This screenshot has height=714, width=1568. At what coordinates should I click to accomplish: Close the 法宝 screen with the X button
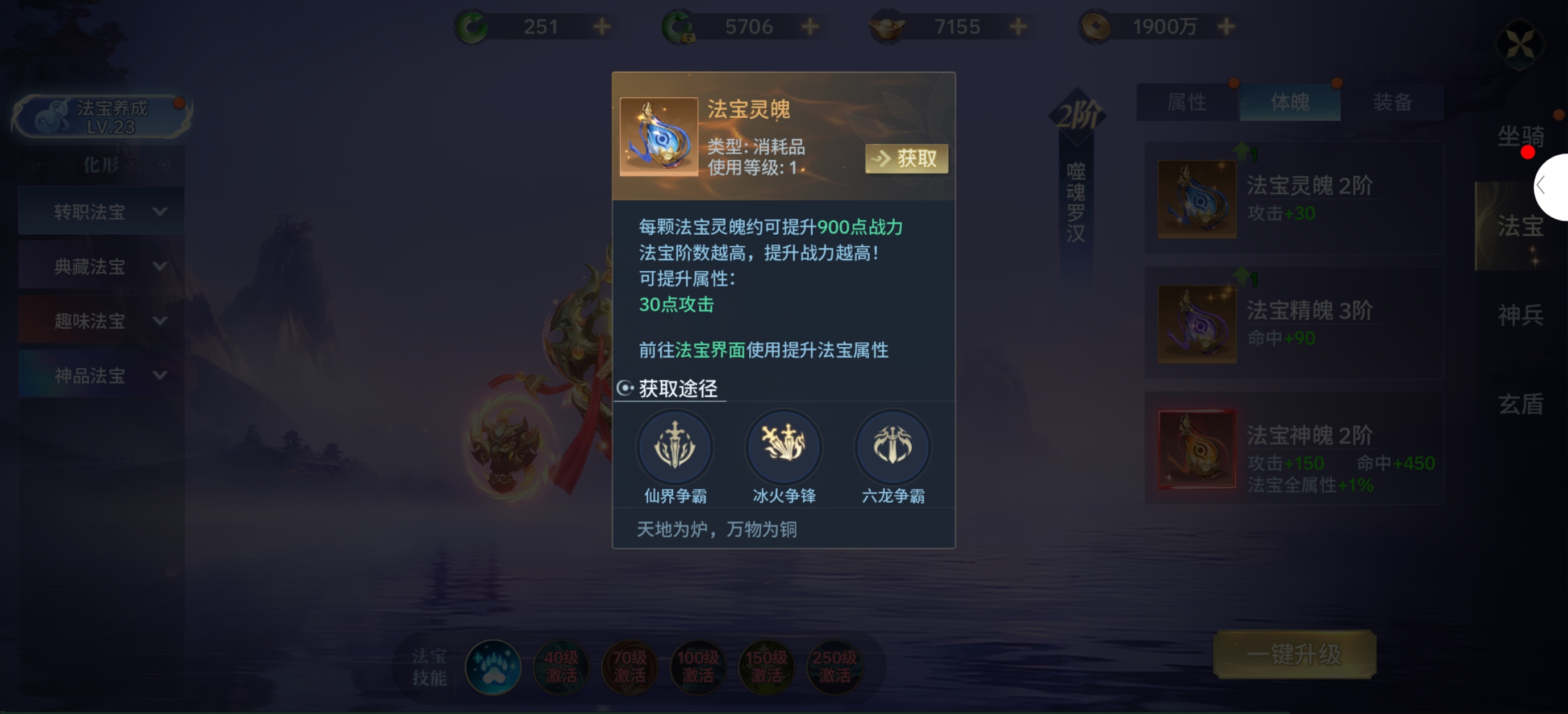pos(1520,44)
